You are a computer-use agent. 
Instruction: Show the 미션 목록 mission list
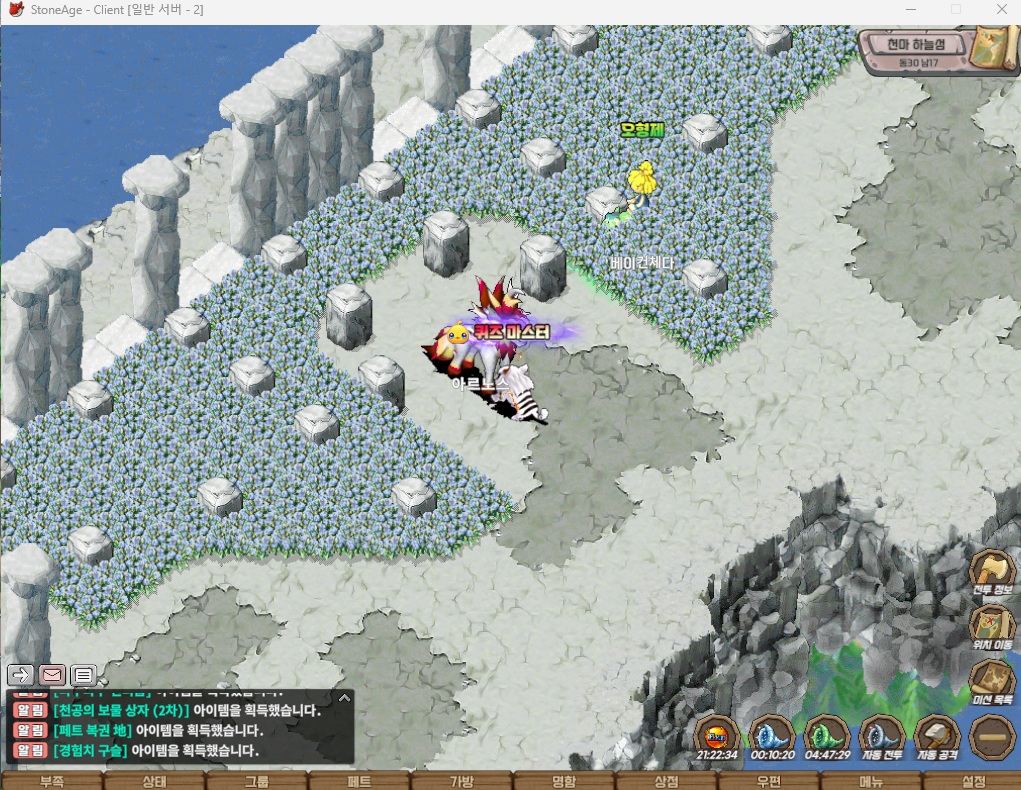(x=992, y=680)
